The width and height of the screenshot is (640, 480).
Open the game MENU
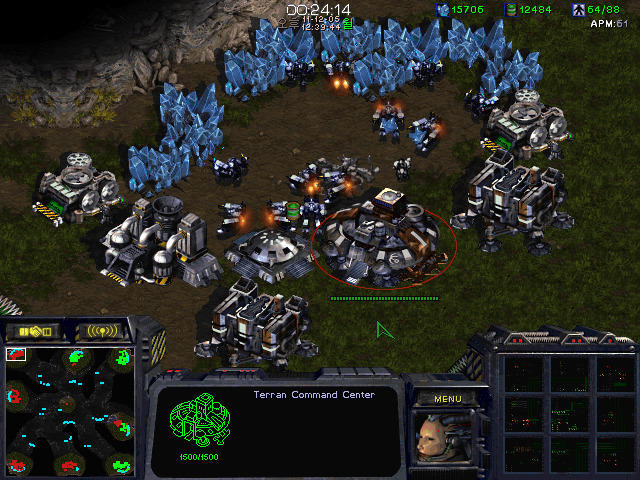click(x=447, y=399)
